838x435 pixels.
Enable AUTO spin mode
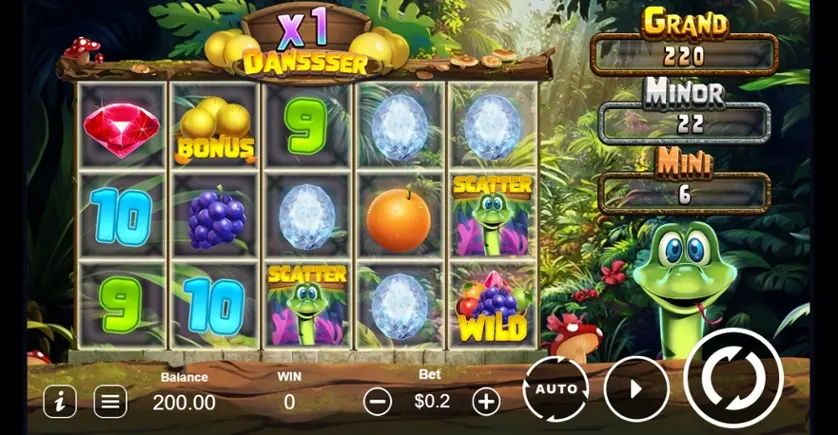coord(555,388)
